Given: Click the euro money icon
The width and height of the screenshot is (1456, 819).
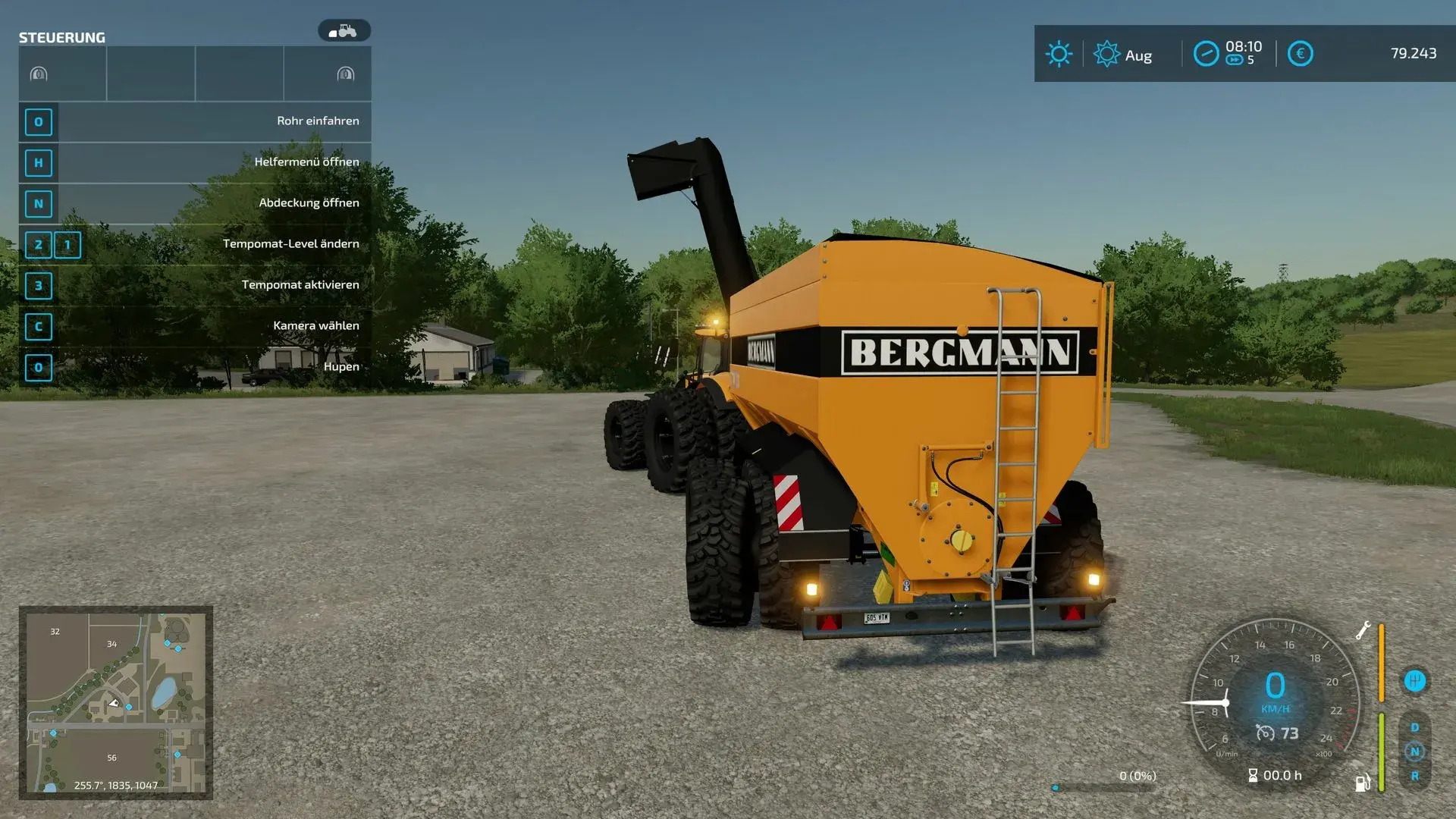Looking at the screenshot, I should (x=1300, y=54).
